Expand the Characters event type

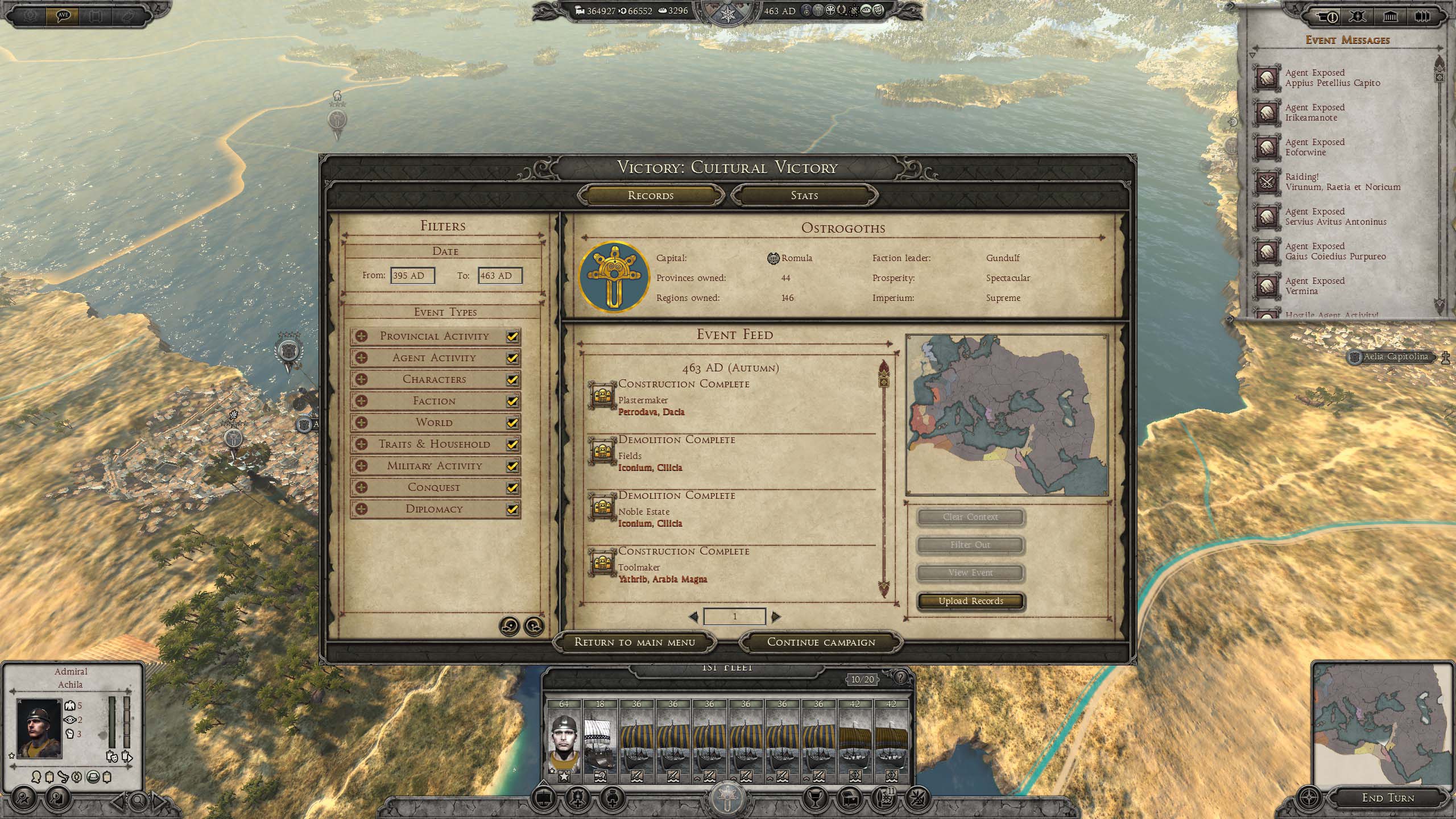coord(361,379)
